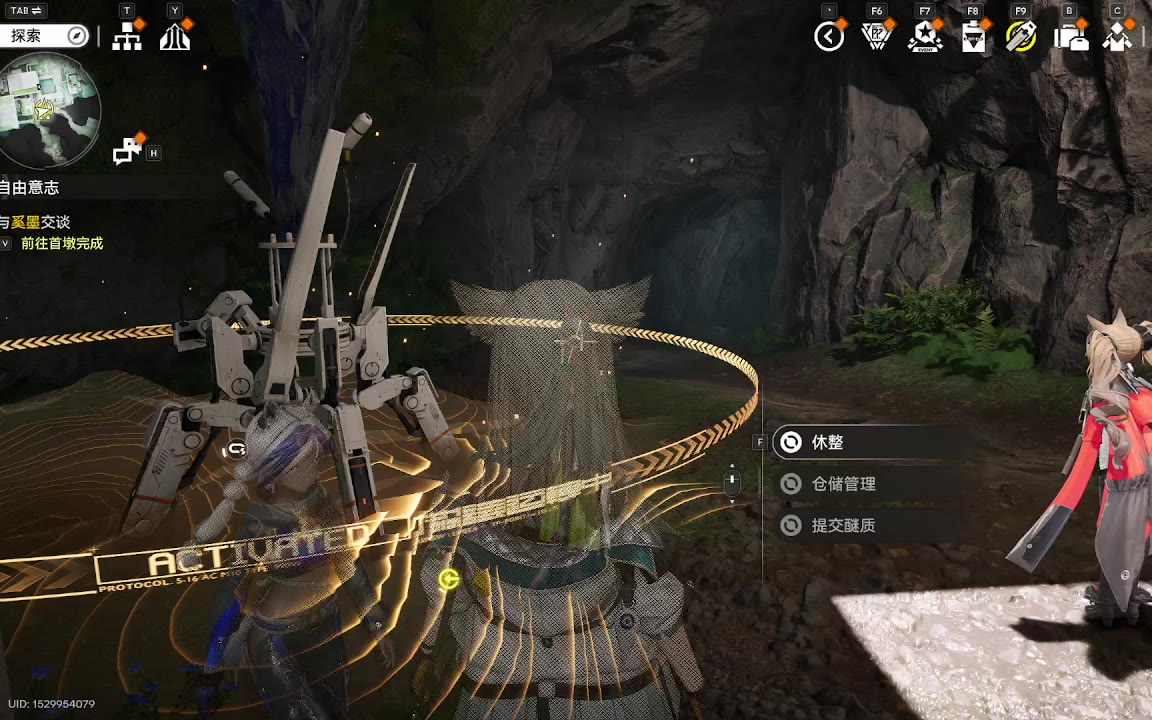This screenshot has height=720, width=1152.
Task: Select the 提交醚质 submit option
Action: pyautogui.click(x=843, y=525)
